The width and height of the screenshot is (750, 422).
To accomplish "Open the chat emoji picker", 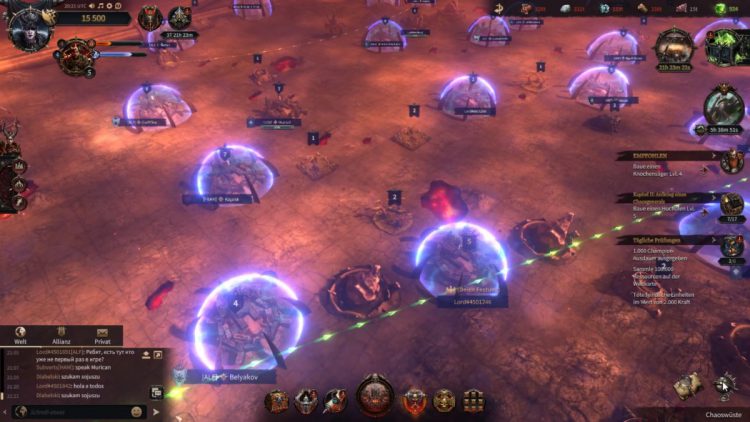I will tap(136, 411).
